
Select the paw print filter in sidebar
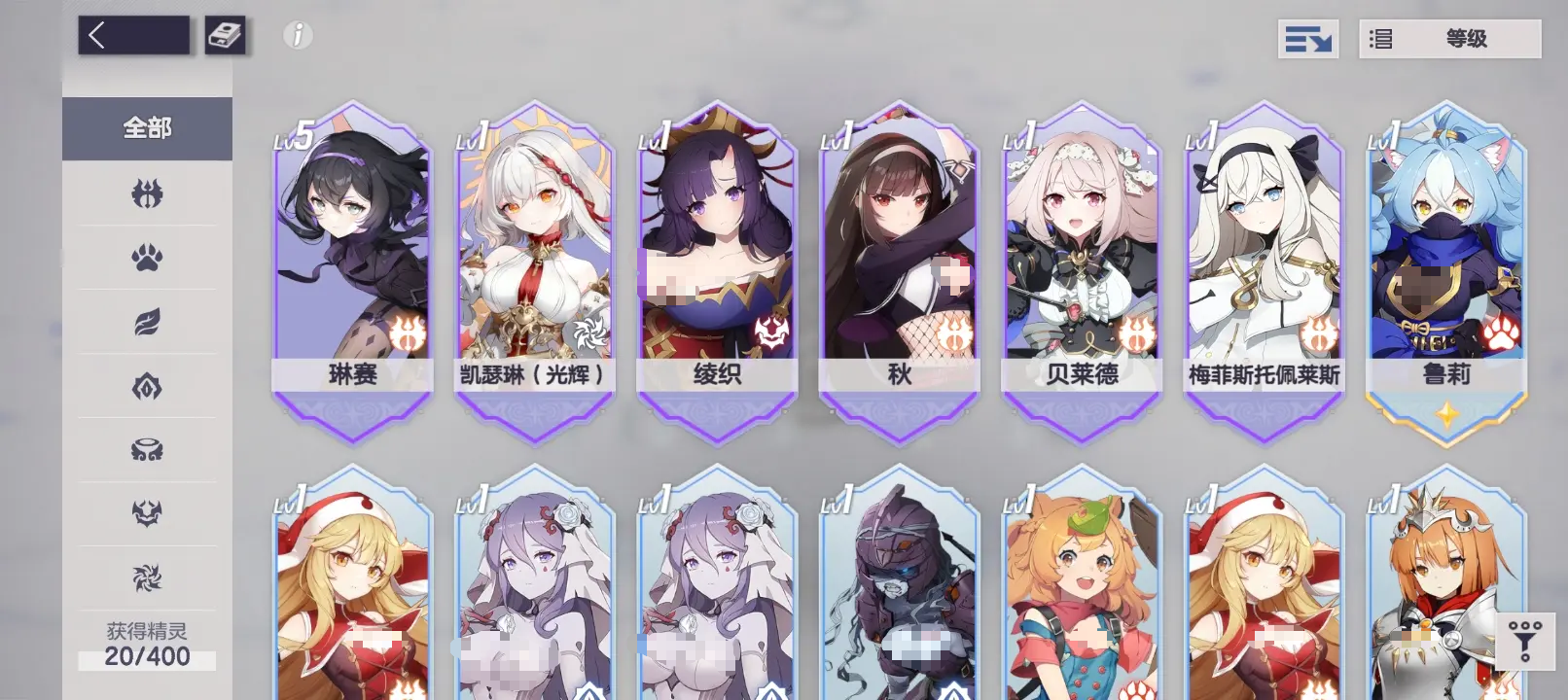(146, 258)
